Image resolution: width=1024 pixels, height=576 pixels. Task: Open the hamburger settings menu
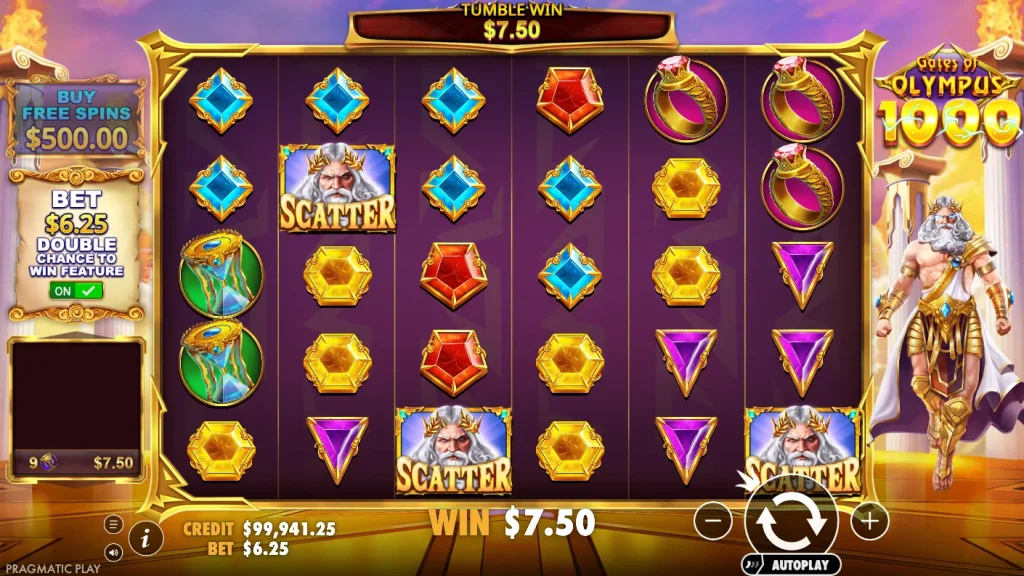[x=113, y=524]
